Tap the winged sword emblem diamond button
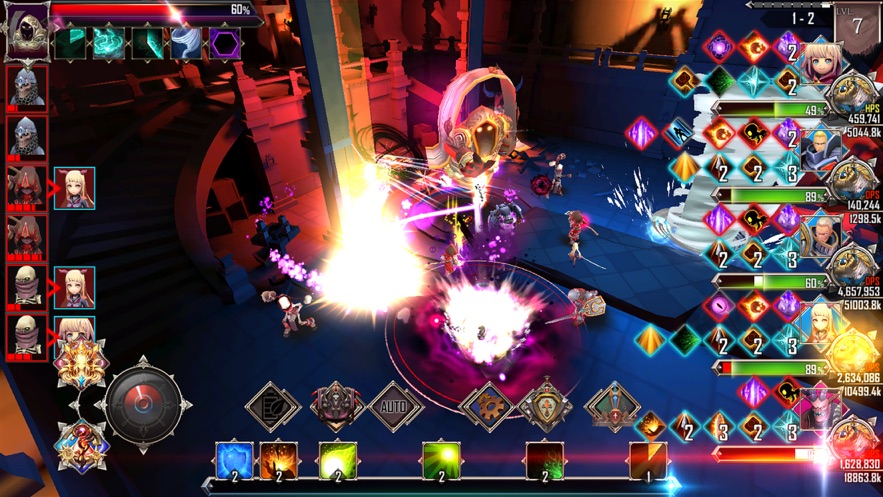 [x=612, y=406]
